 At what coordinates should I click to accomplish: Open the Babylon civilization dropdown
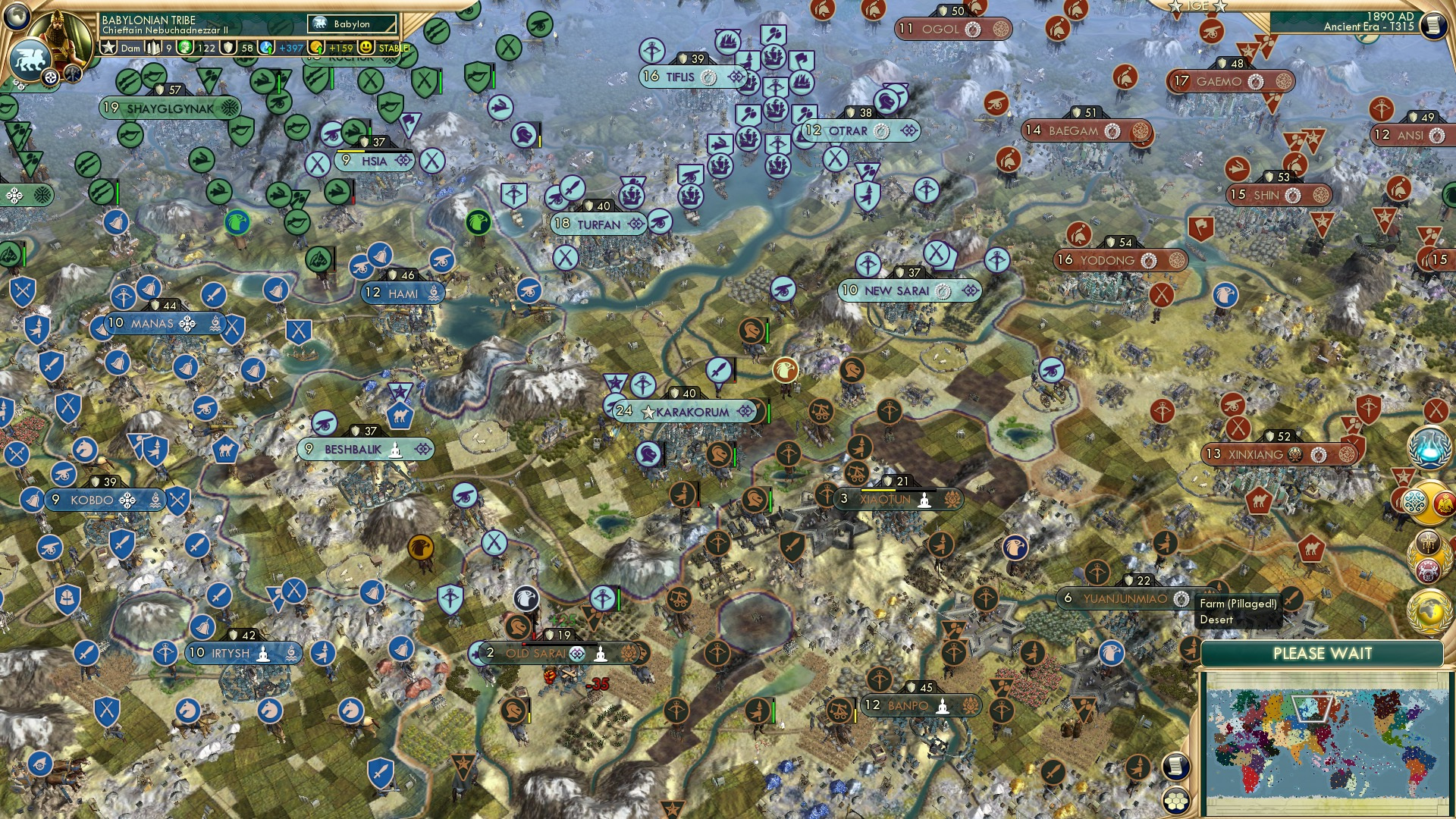click(350, 24)
